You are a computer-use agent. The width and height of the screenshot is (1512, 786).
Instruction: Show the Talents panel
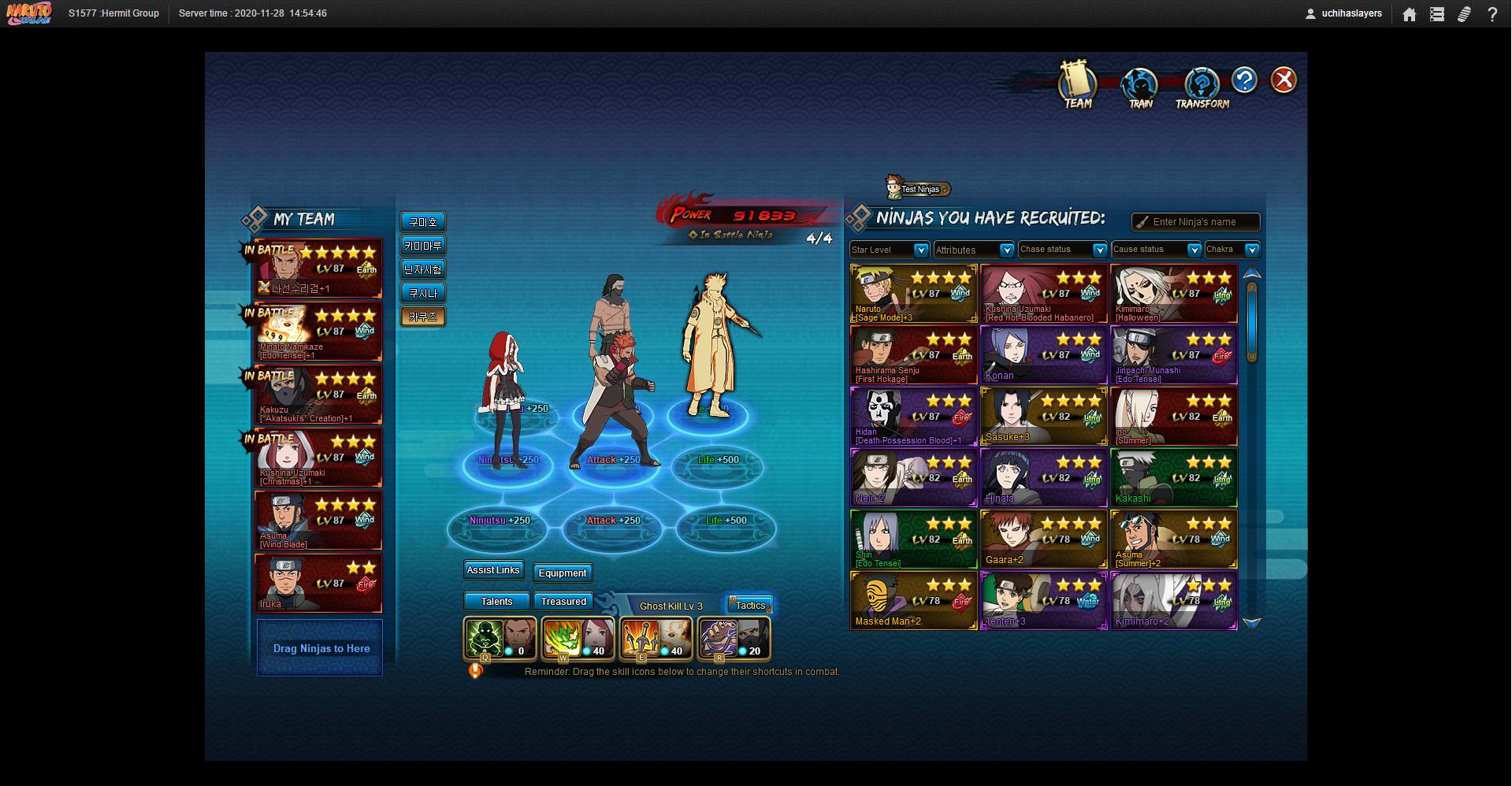[496, 602]
